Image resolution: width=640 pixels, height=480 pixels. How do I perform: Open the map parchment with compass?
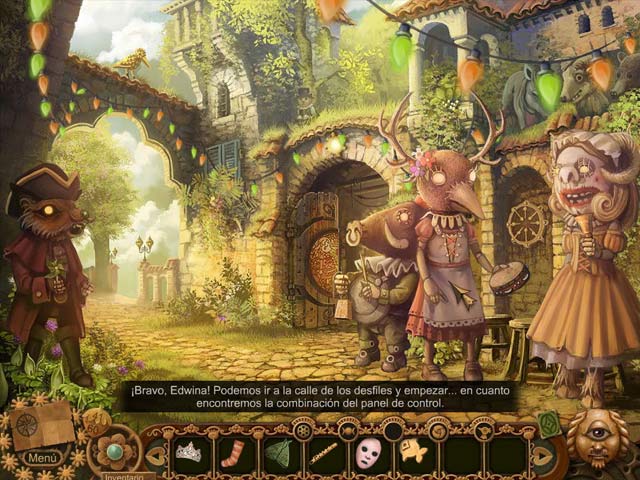43,425
